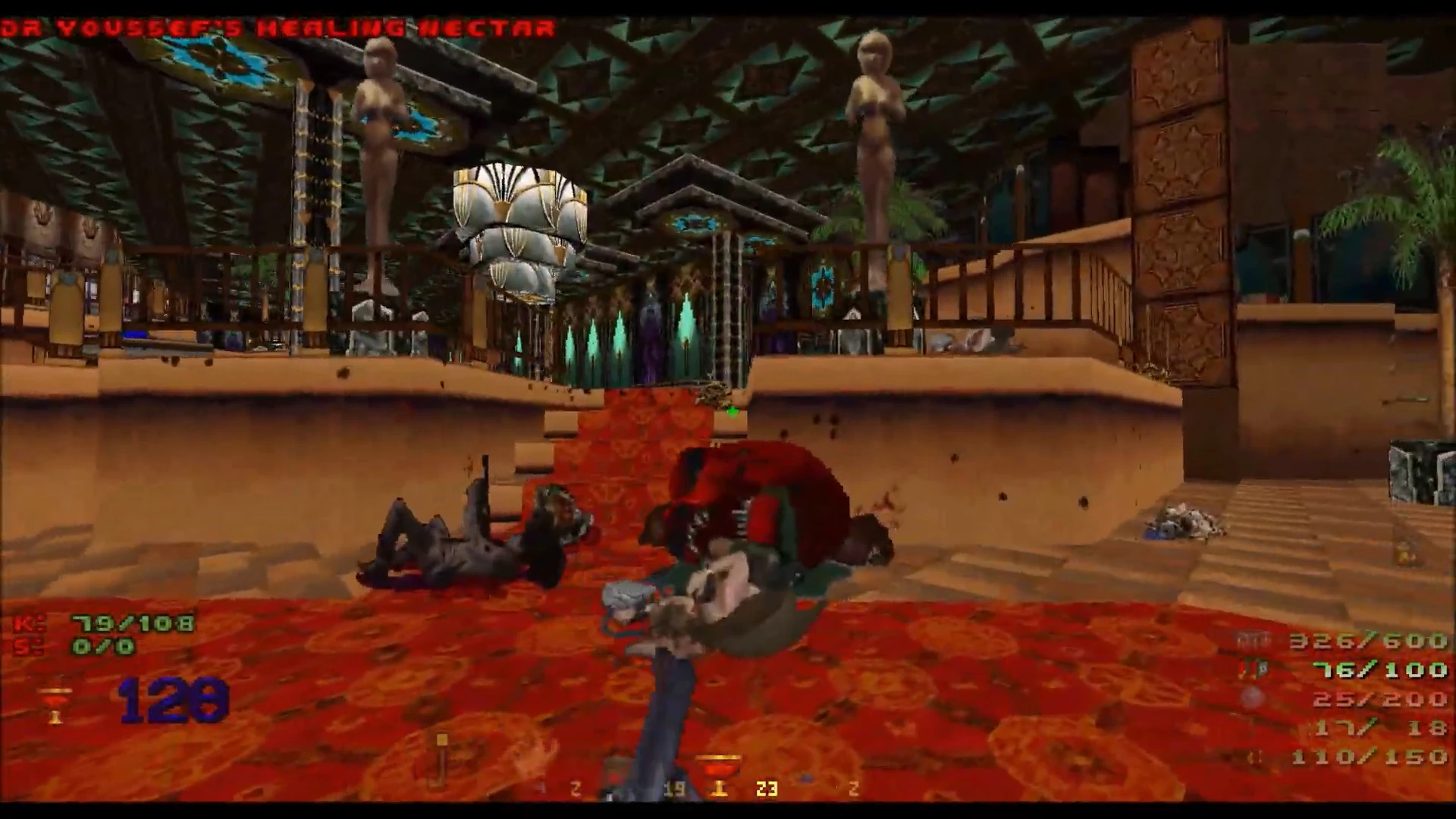Select the hotbar item labeled 23
The image size is (1456, 819).
766,789
